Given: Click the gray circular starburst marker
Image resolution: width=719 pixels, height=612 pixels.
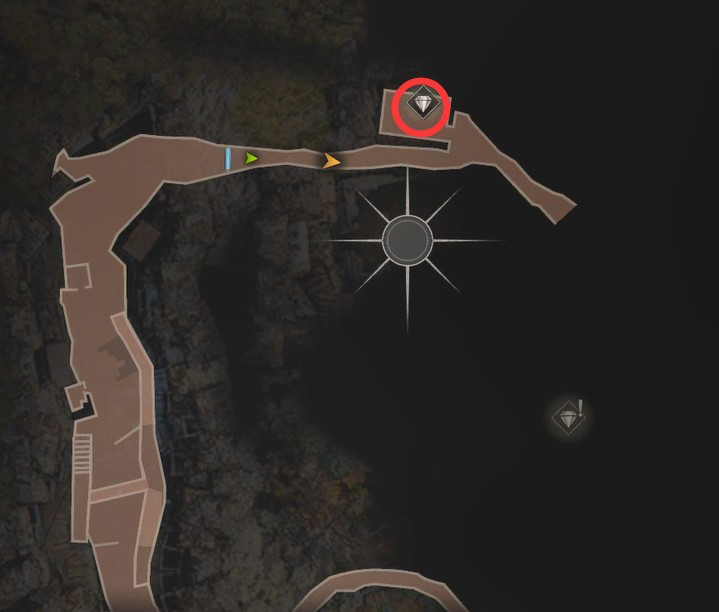Looking at the screenshot, I should click(407, 240).
